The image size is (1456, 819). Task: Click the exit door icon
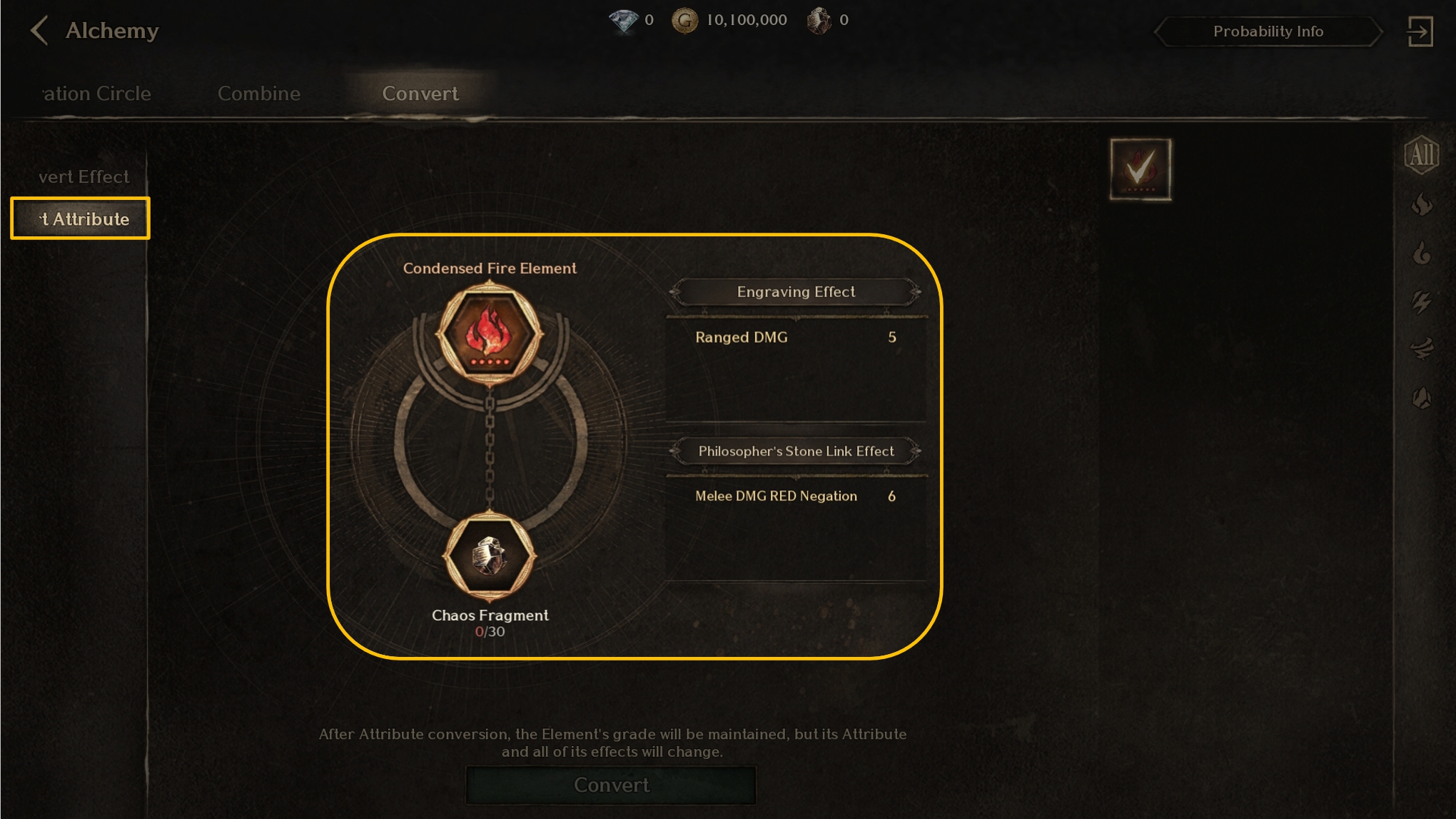(1420, 31)
